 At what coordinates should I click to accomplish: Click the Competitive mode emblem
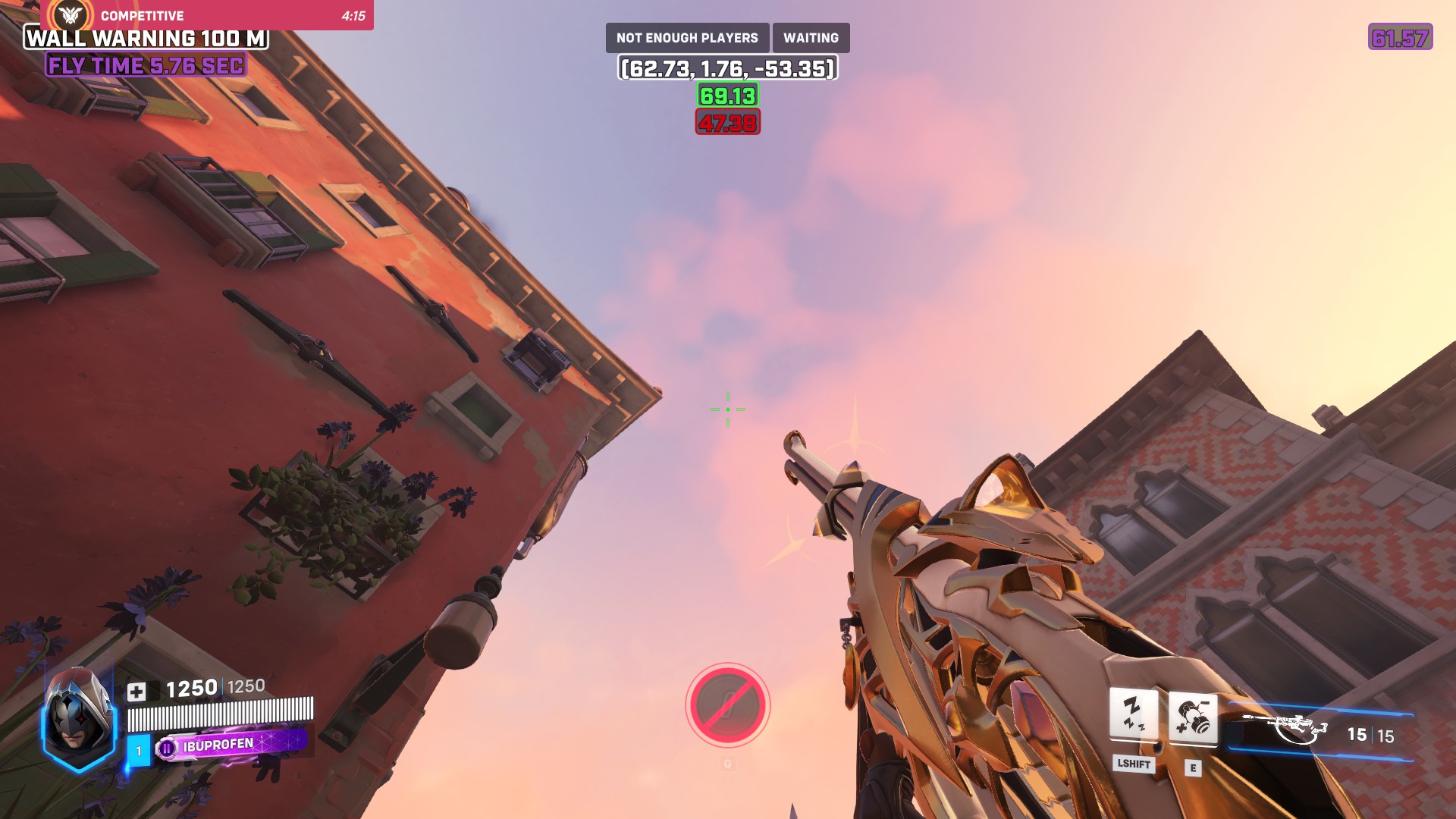(71, 15)
